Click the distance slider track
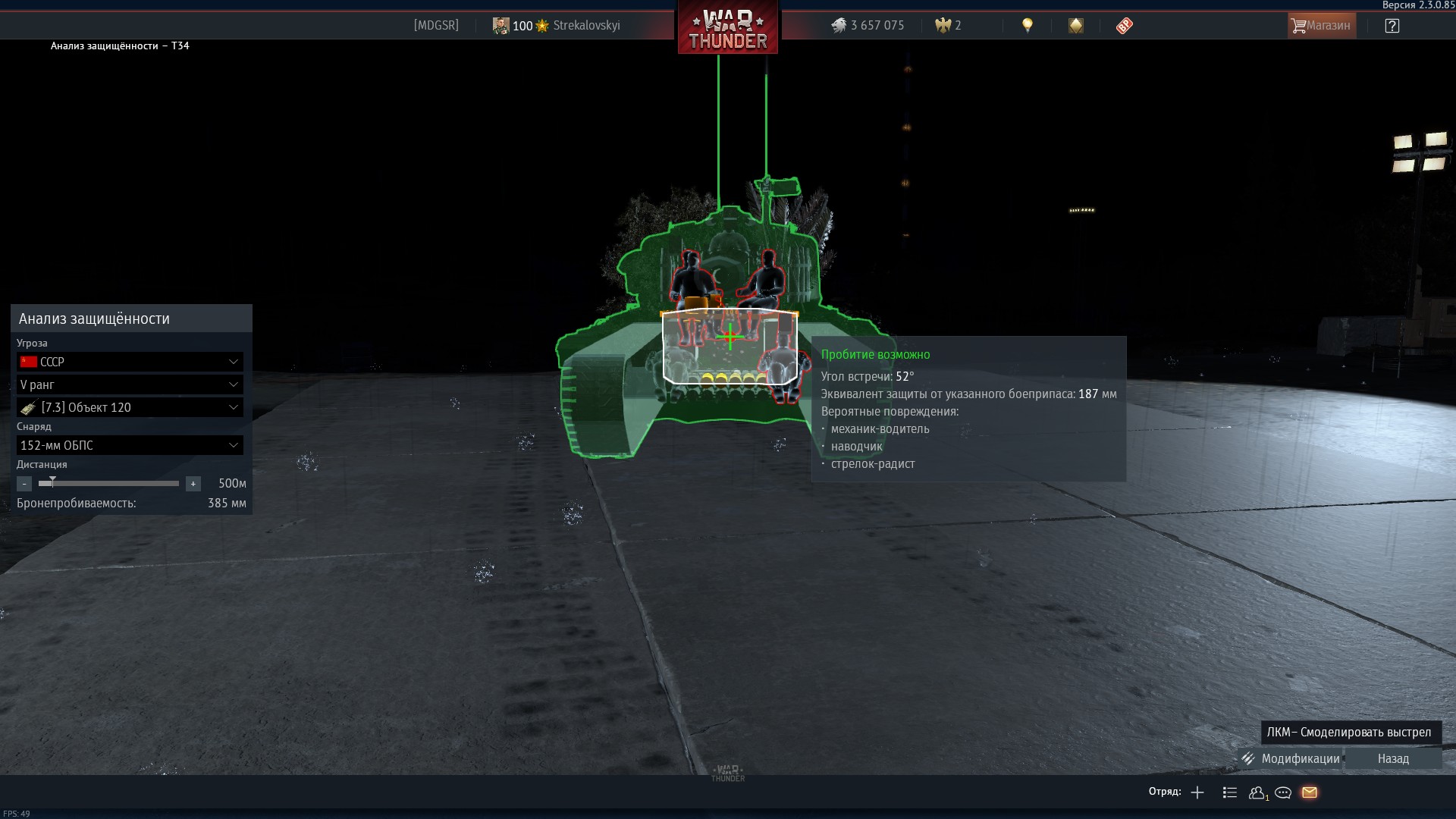Screen dimensions: 1456x819 coord(114,483)
